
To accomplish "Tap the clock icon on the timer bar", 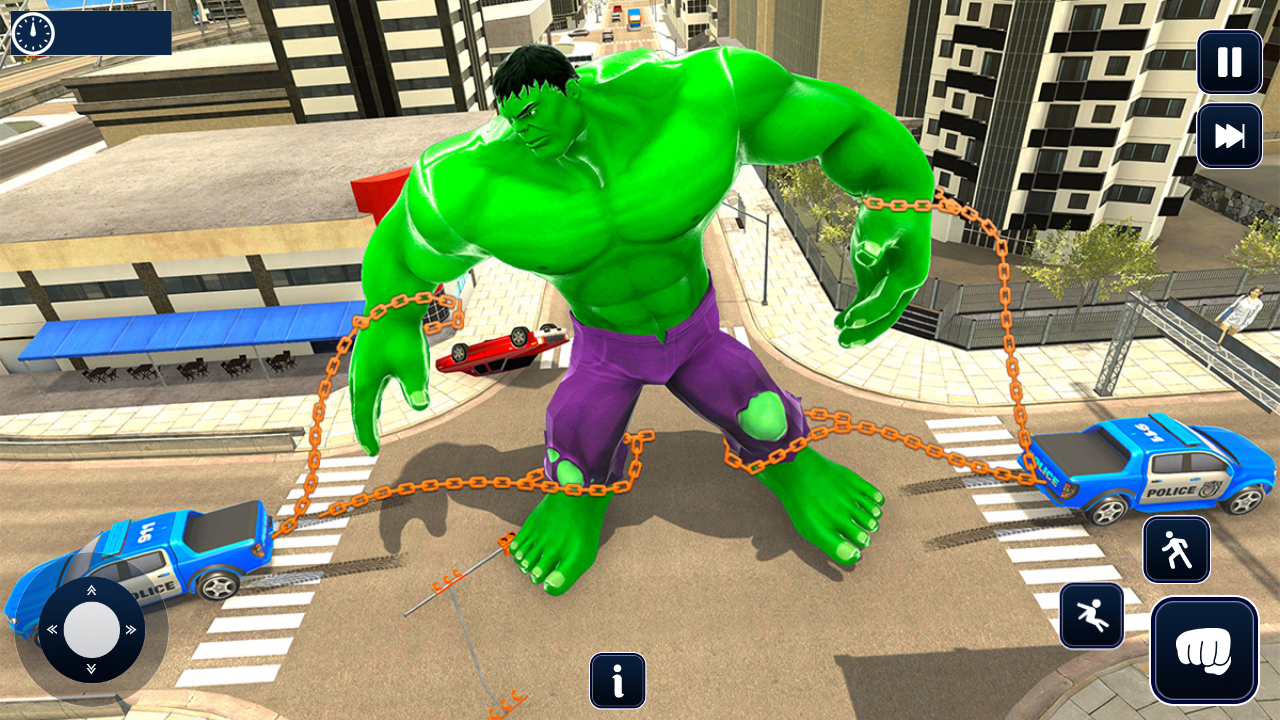I will [x=33, y=31].
